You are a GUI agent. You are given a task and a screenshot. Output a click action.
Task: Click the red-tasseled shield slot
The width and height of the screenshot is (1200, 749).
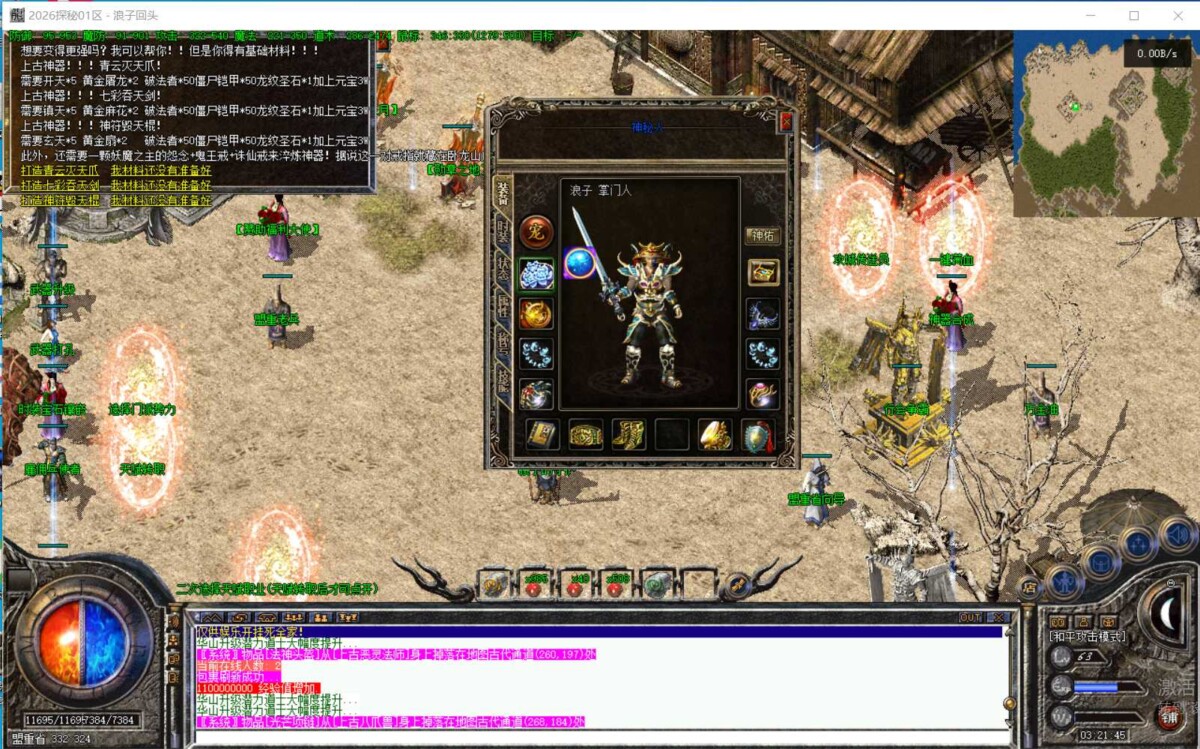click(x=757, y=435)
